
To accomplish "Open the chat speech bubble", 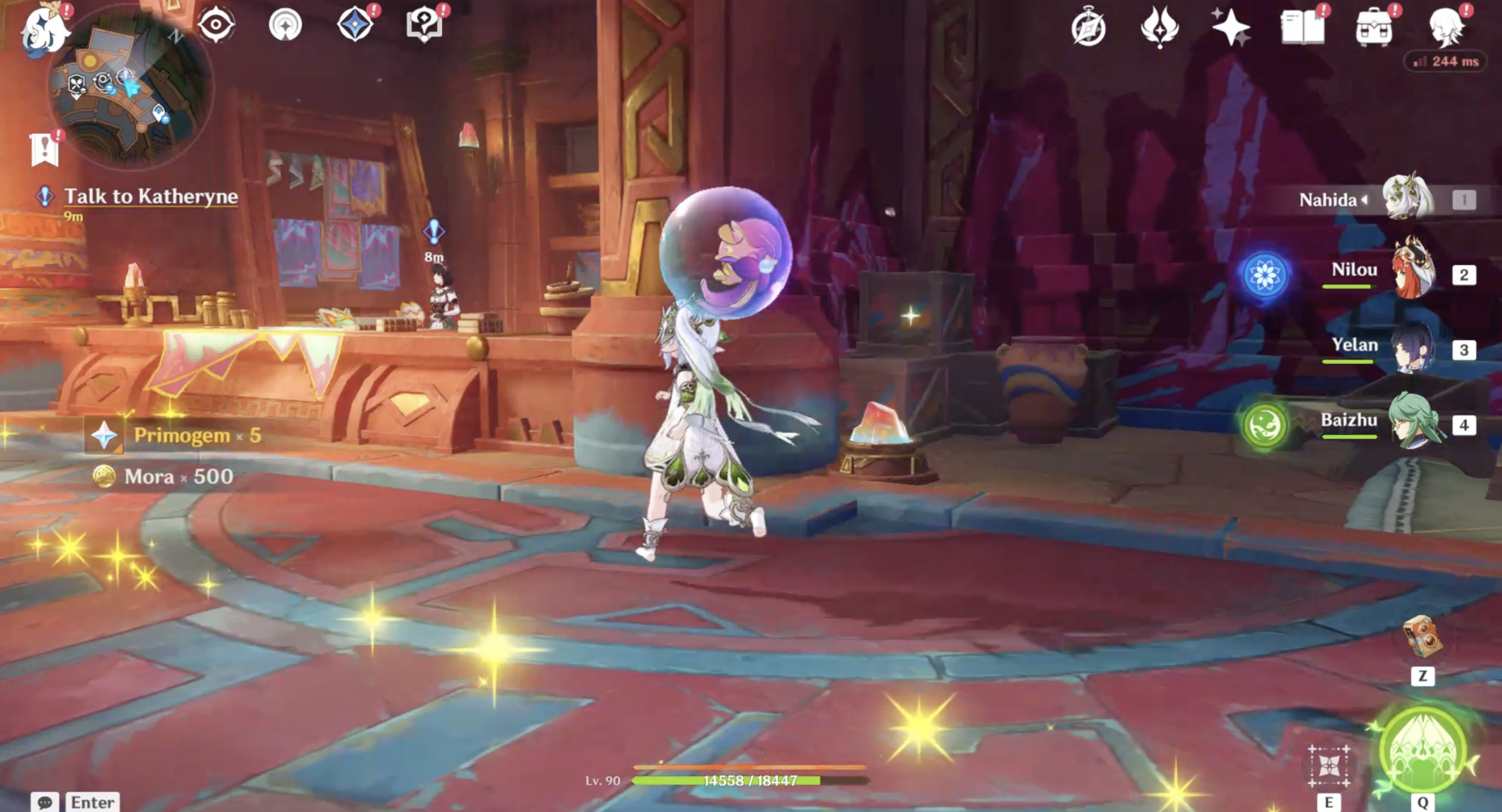I will [45, 803].
